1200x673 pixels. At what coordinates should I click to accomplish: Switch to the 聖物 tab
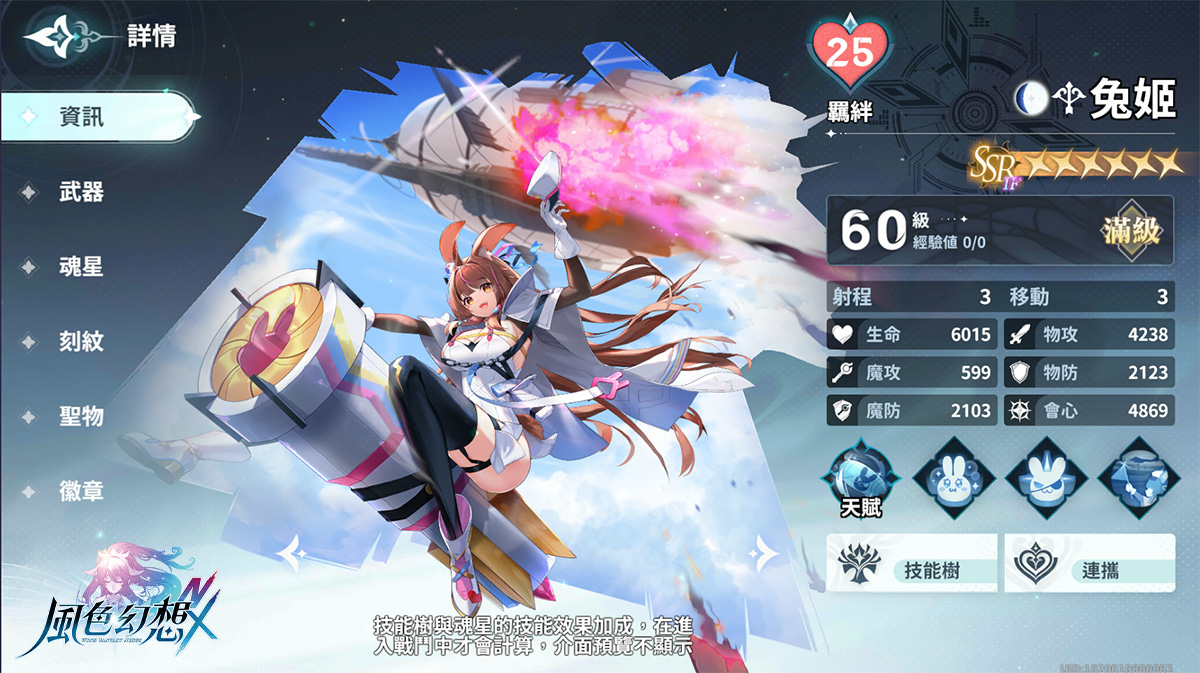[80, 416]
